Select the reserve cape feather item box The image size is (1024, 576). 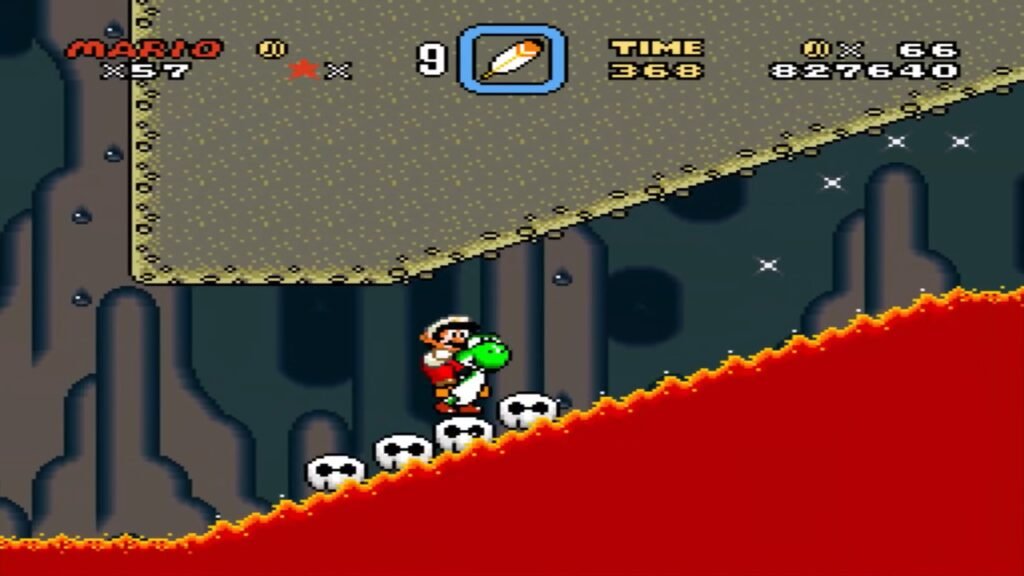(x=512, y=59)
